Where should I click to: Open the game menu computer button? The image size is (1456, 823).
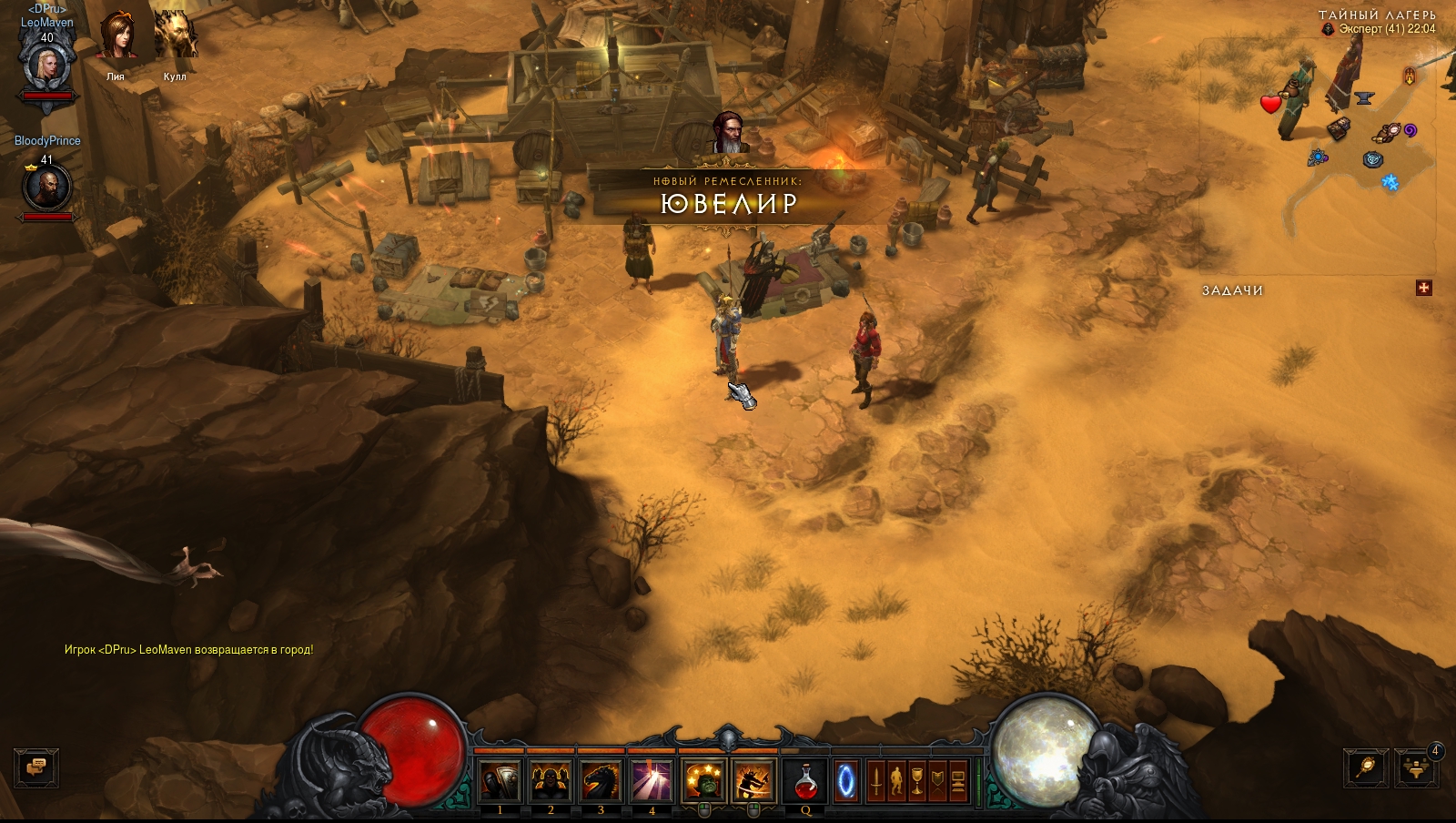pyautogui.click(x=958, y=781)
